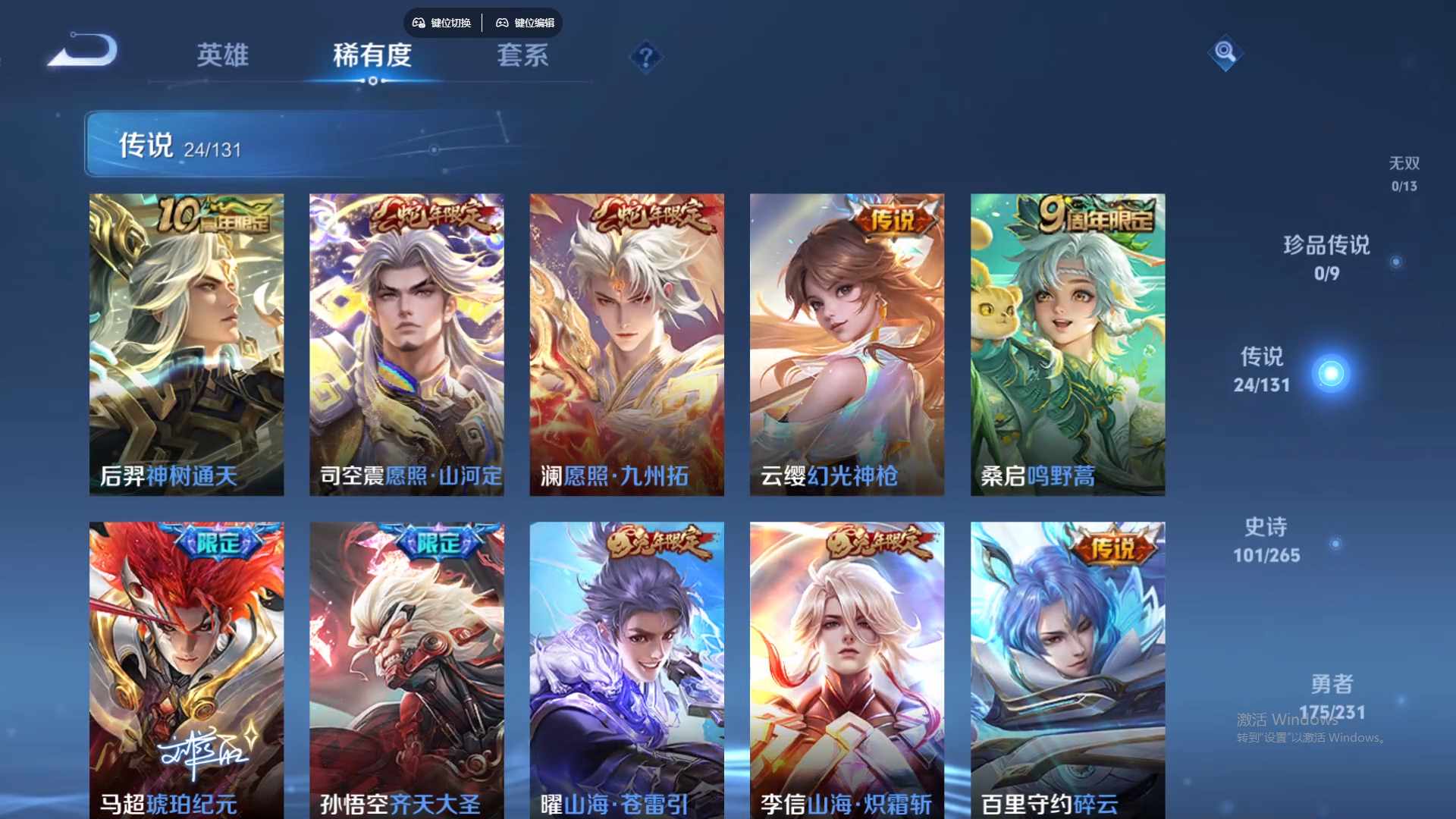
Task: Open search with the magnifier icon
Action: (x=1226, y=53)
